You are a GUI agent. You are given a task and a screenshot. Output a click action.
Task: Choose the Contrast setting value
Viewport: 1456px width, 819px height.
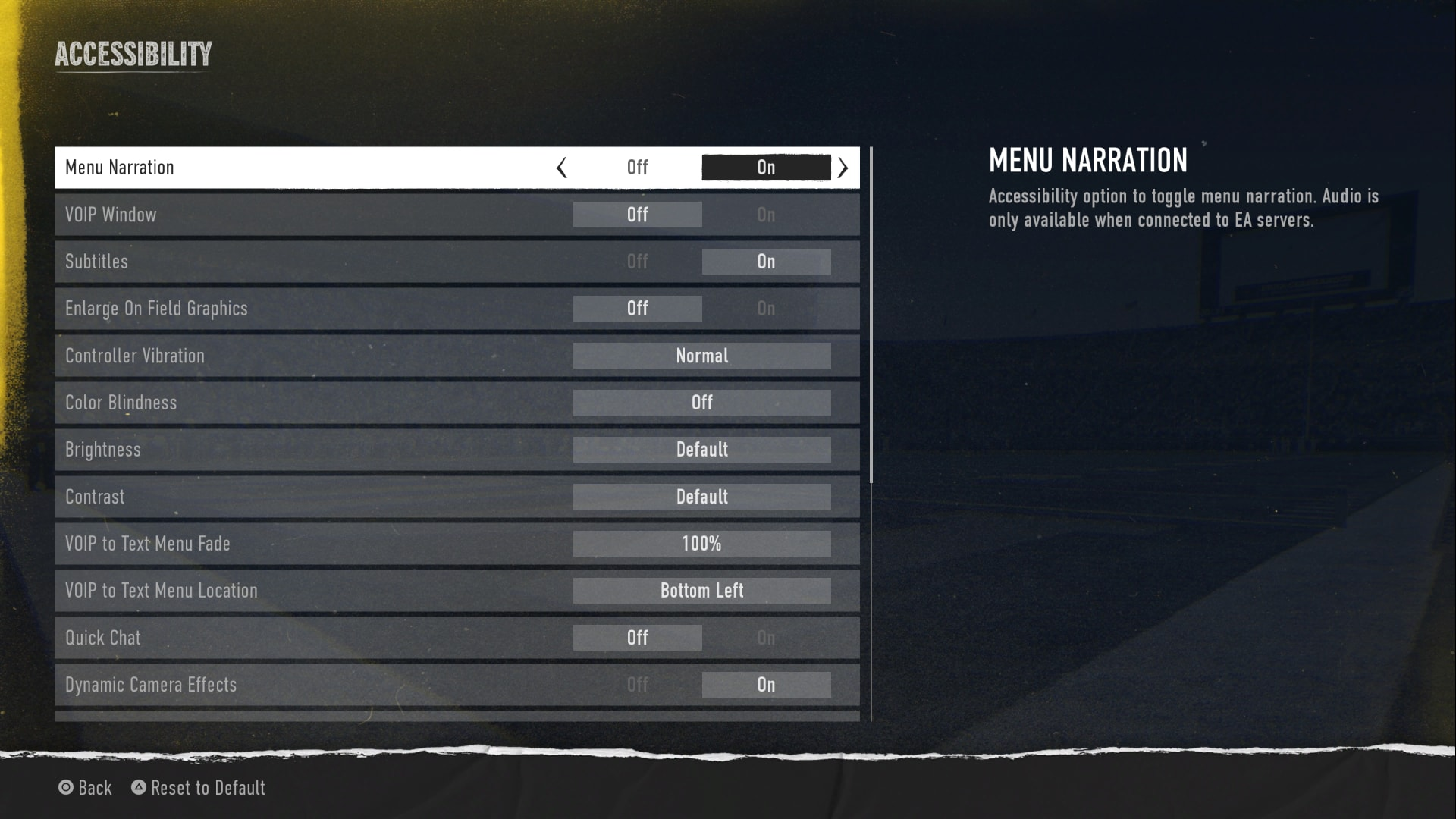click(701, 497)
